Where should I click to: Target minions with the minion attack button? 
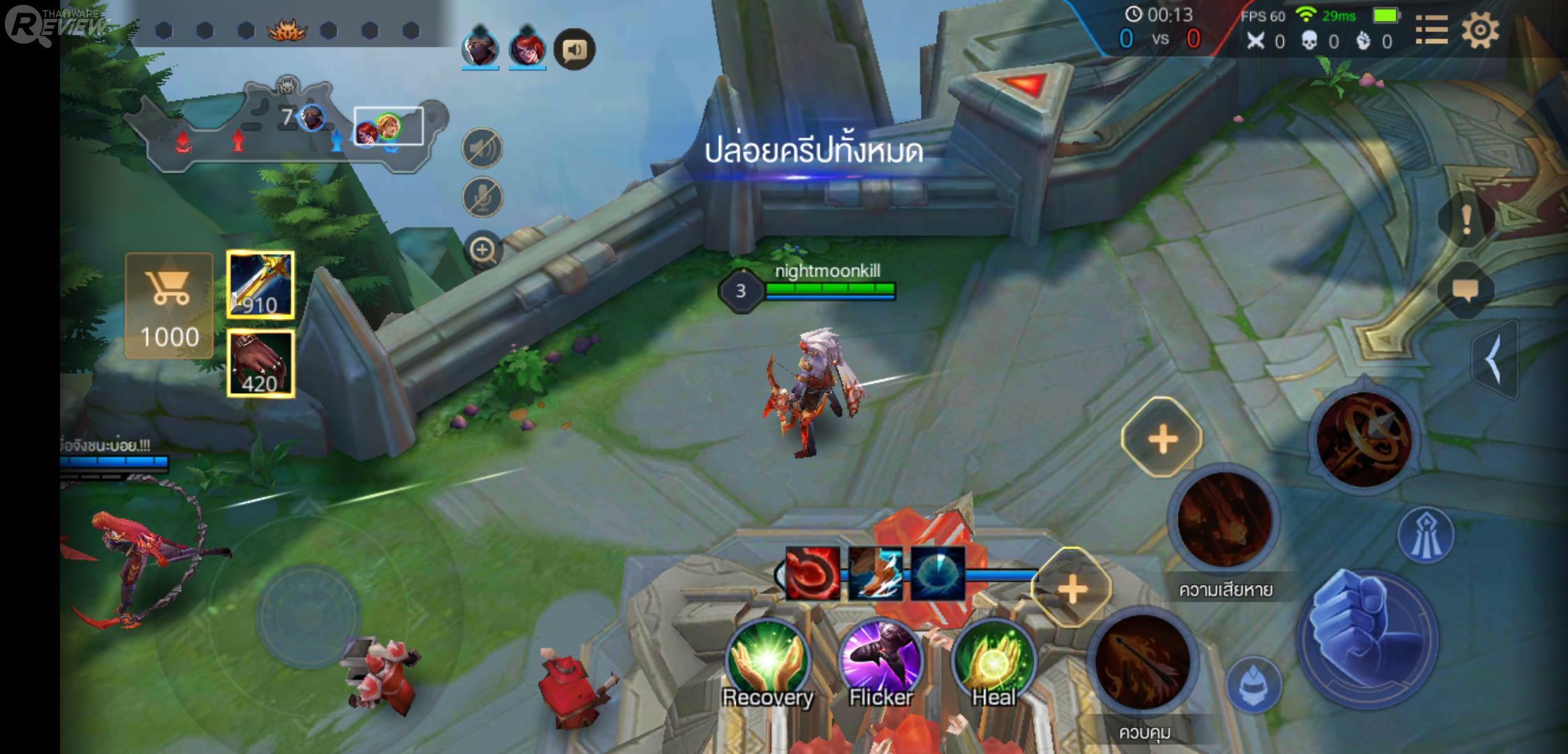(x=1254, y=686)
